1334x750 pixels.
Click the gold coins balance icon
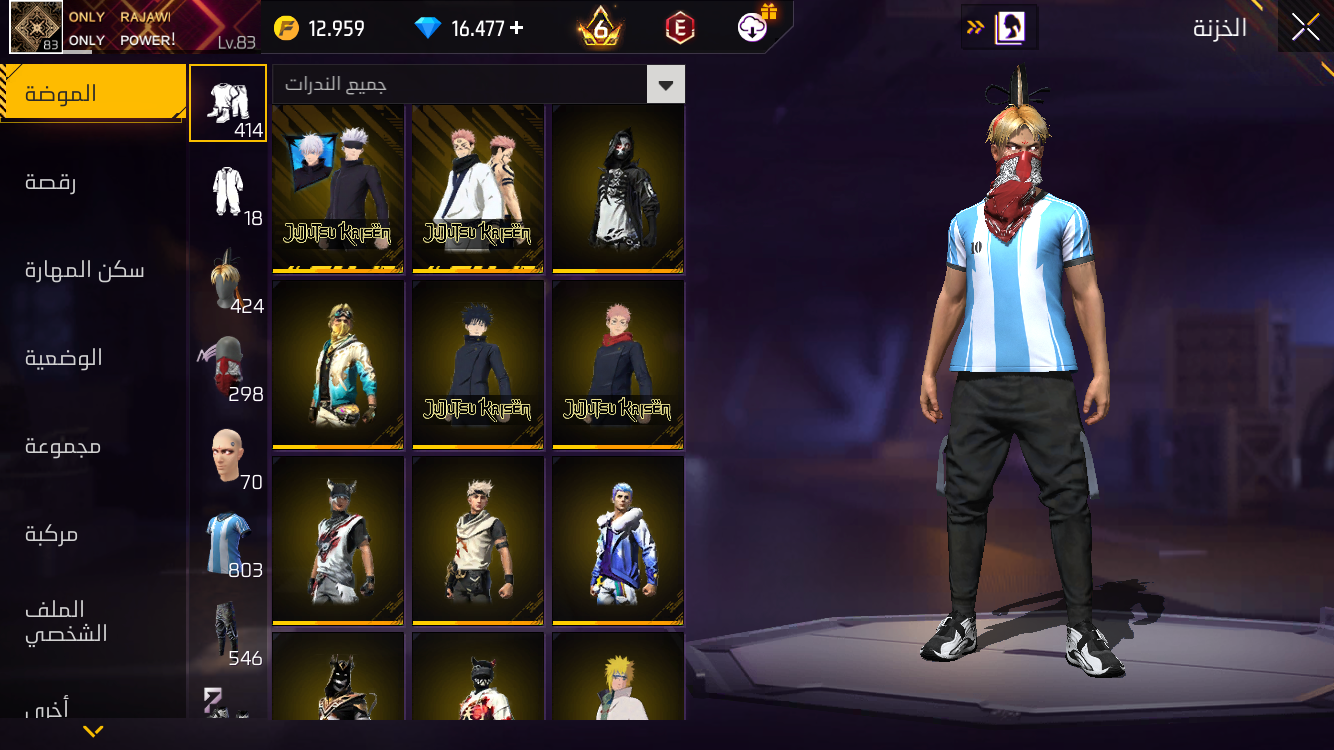(287, 27)
